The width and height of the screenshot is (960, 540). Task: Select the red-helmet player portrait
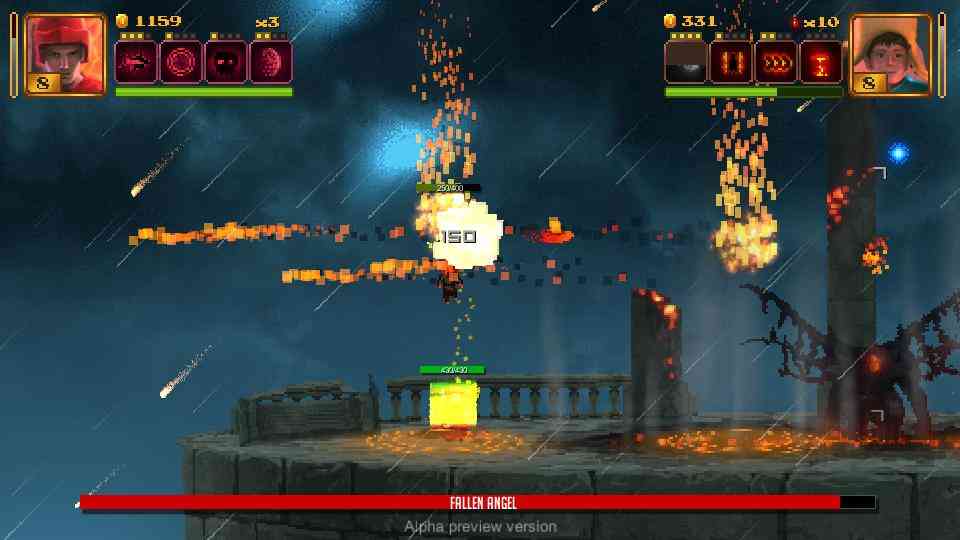click(x=64, y=54)
